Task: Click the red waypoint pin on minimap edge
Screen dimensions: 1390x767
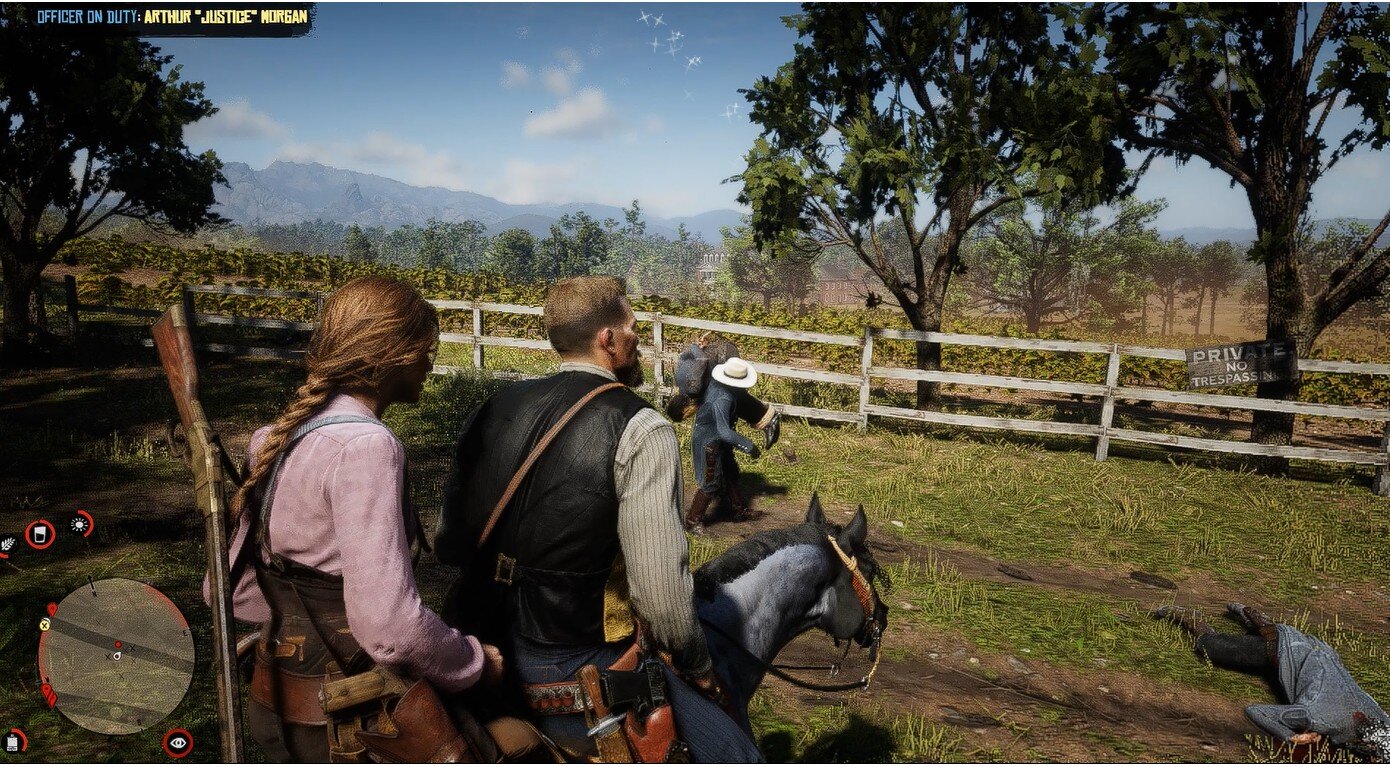Action: point(50,609)
